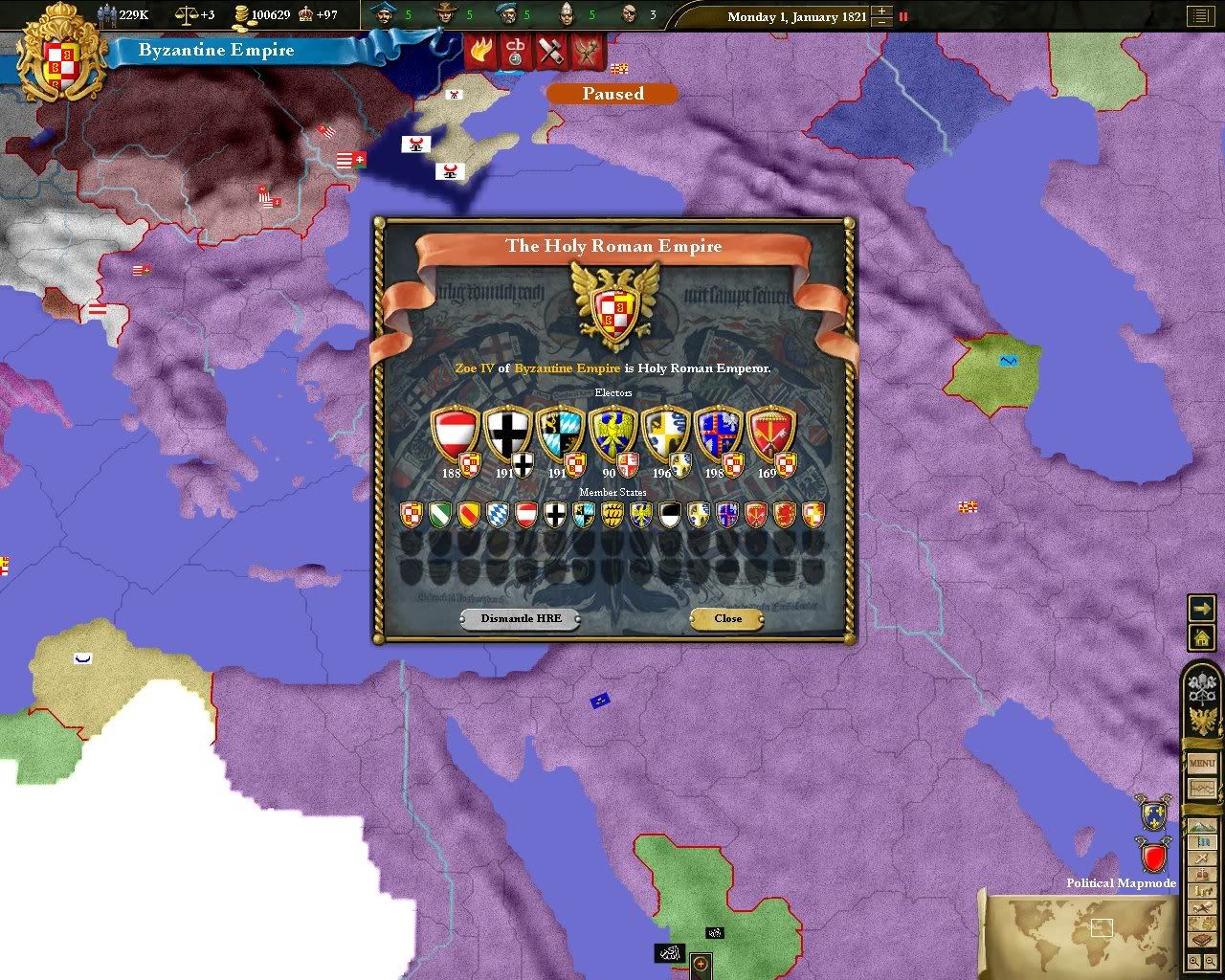The height and width of the screenshot is (980, 1225).
Task: Click the Dismantle HRE button
Action: 520,618
